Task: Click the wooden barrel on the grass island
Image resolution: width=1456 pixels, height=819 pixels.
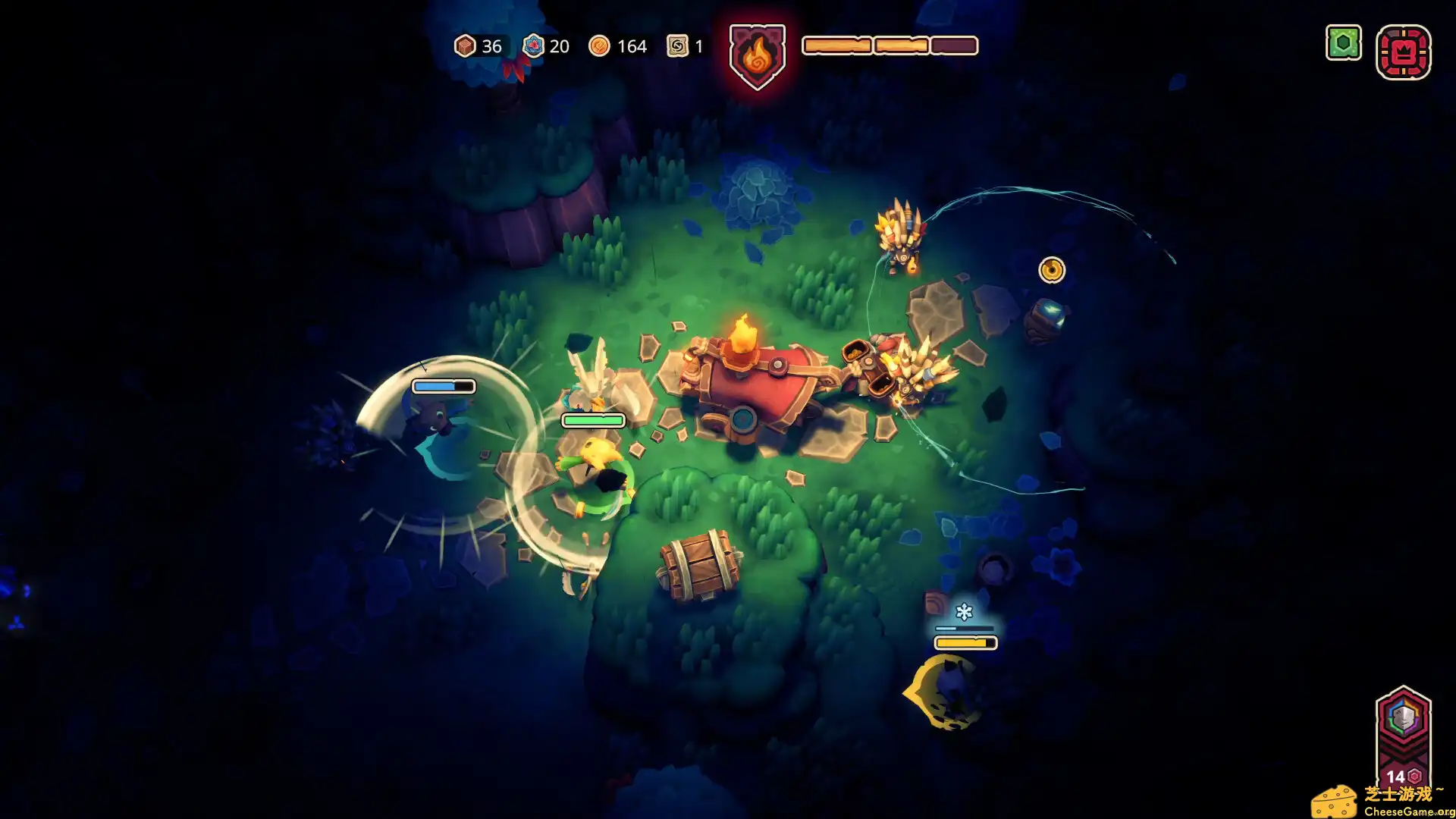Action: click(698, 565)
